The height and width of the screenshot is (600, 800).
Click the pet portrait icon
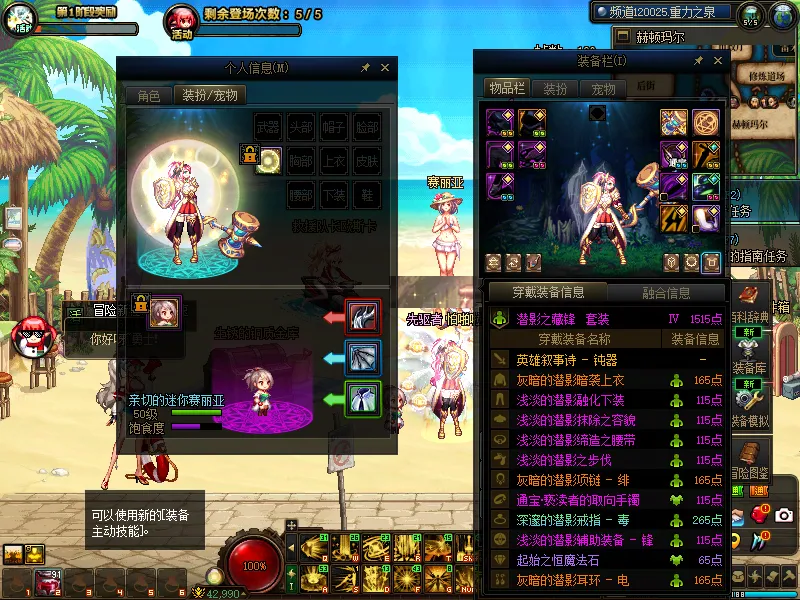click(164, 312)
